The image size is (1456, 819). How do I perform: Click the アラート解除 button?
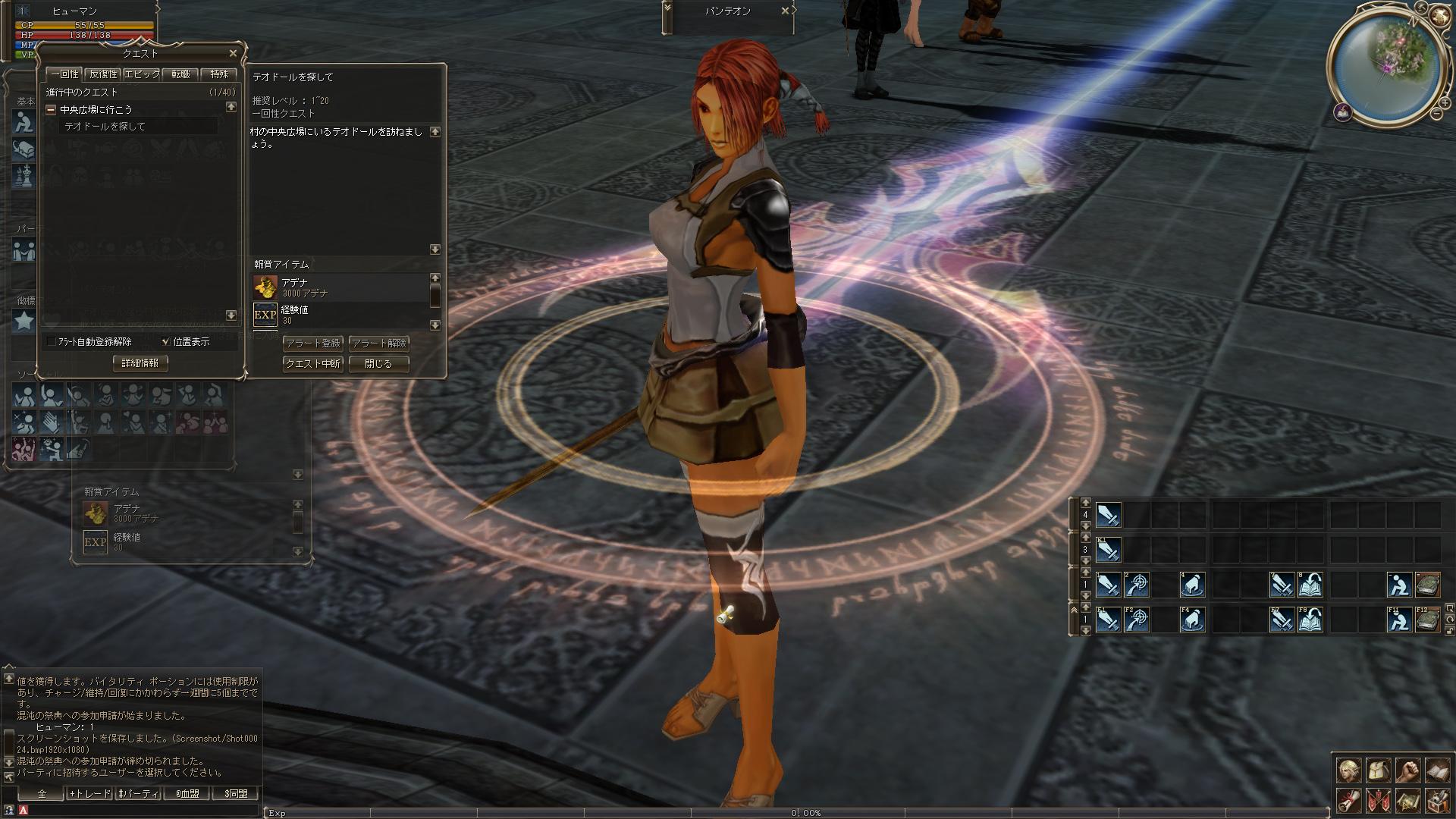point(379,344)
